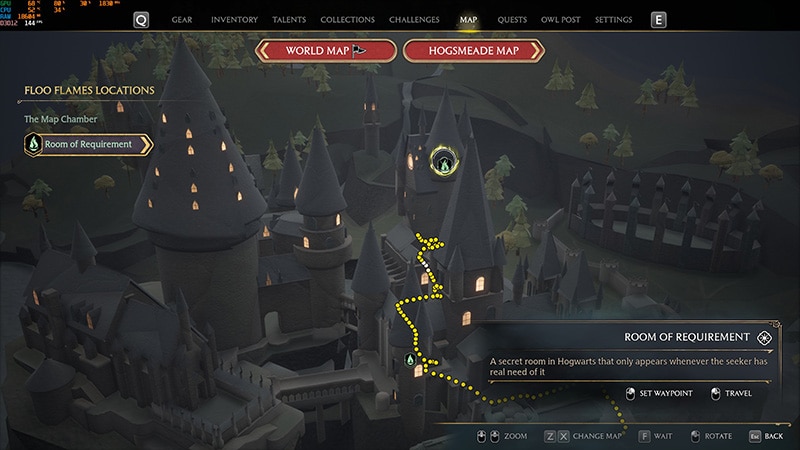Viewport: 800px width, 450px height.
Task: Select Room of Requirement floo flame entry
Action: click(88, 144)
